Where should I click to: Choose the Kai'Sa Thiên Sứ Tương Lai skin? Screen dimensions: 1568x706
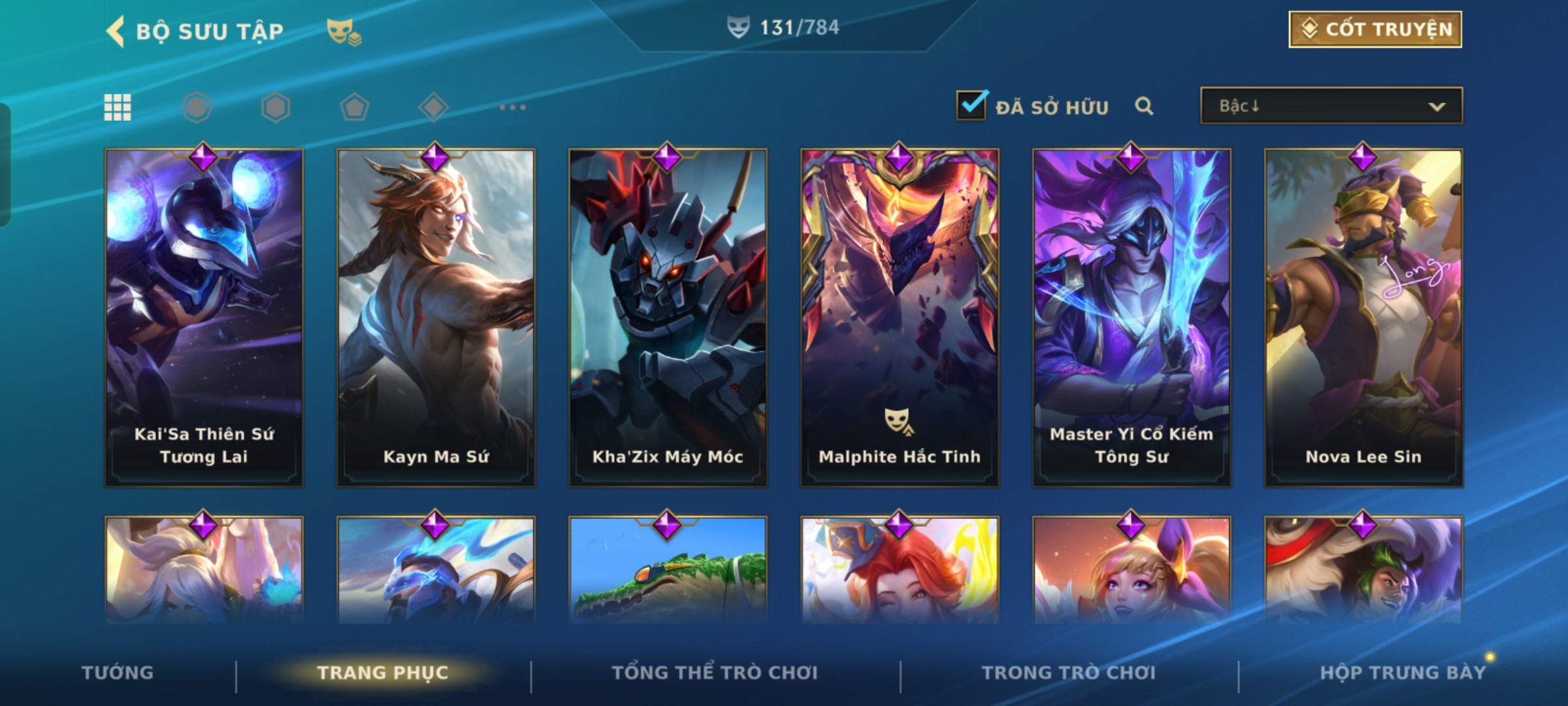(x=204, y=318)
